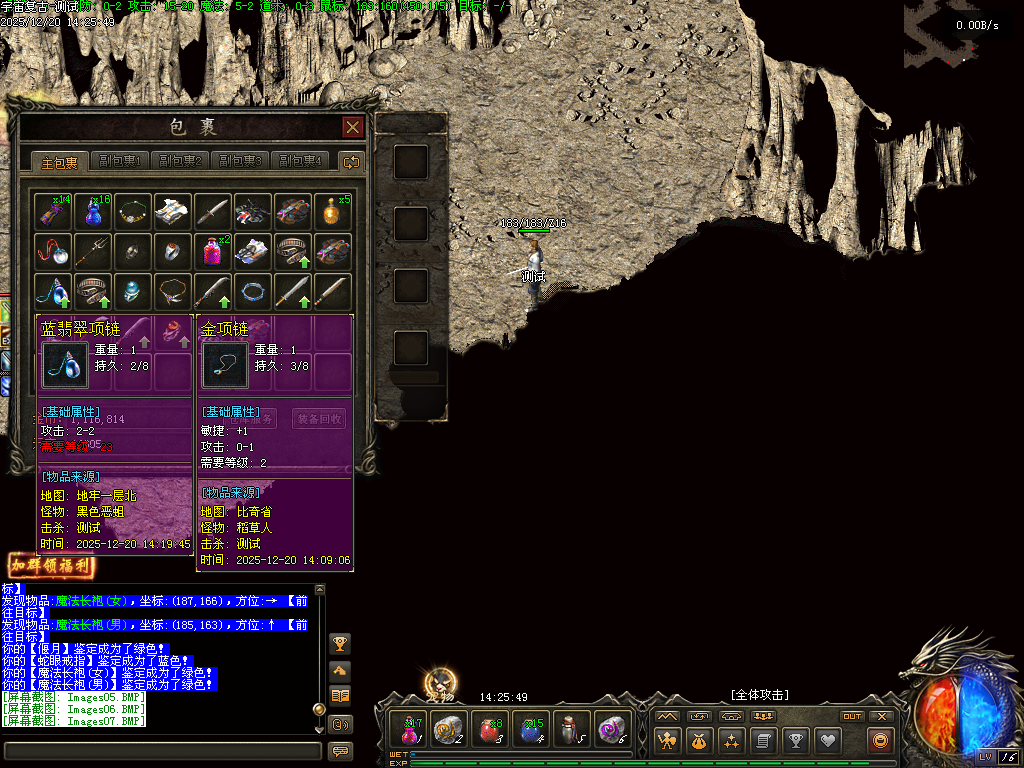Screen dimensions: 1024x768
Task: Activate the purple scroll in hotbar slot 6
Action: point(610,730)
